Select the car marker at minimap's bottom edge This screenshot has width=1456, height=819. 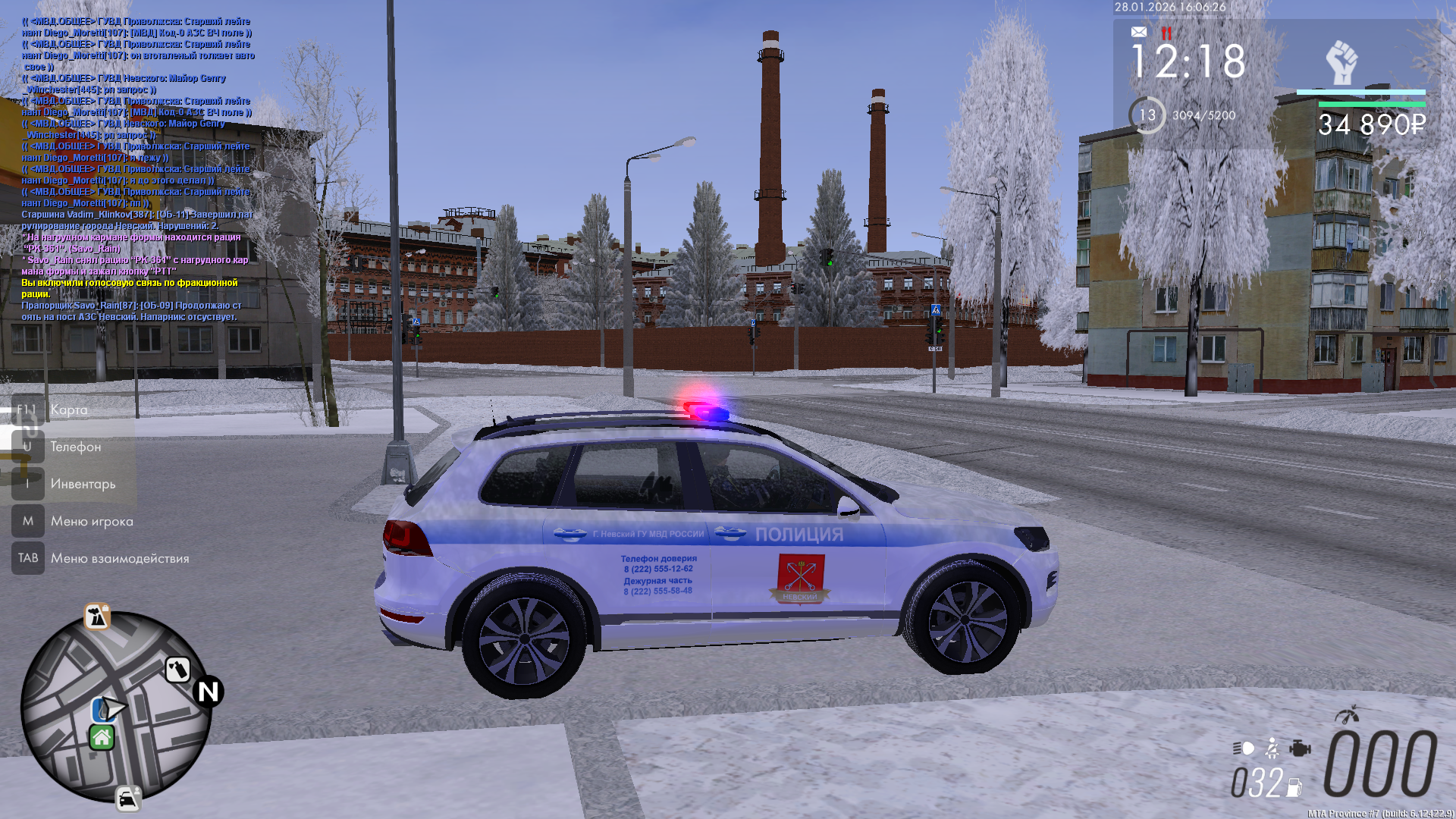[x=128, y=799]
